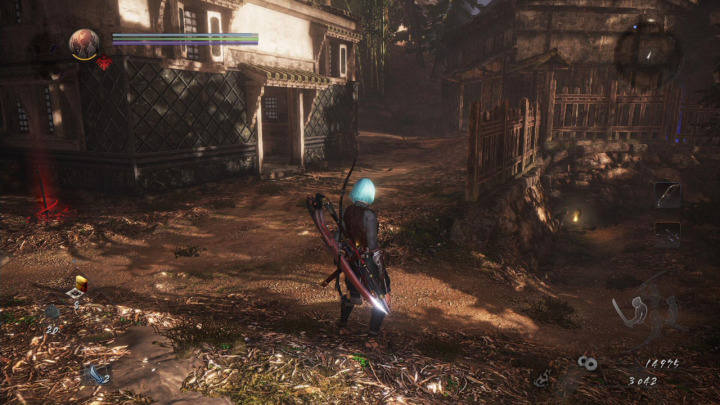Click the guardian spirit portrait
Screen dimensions: 720x405
coord(84,43)
